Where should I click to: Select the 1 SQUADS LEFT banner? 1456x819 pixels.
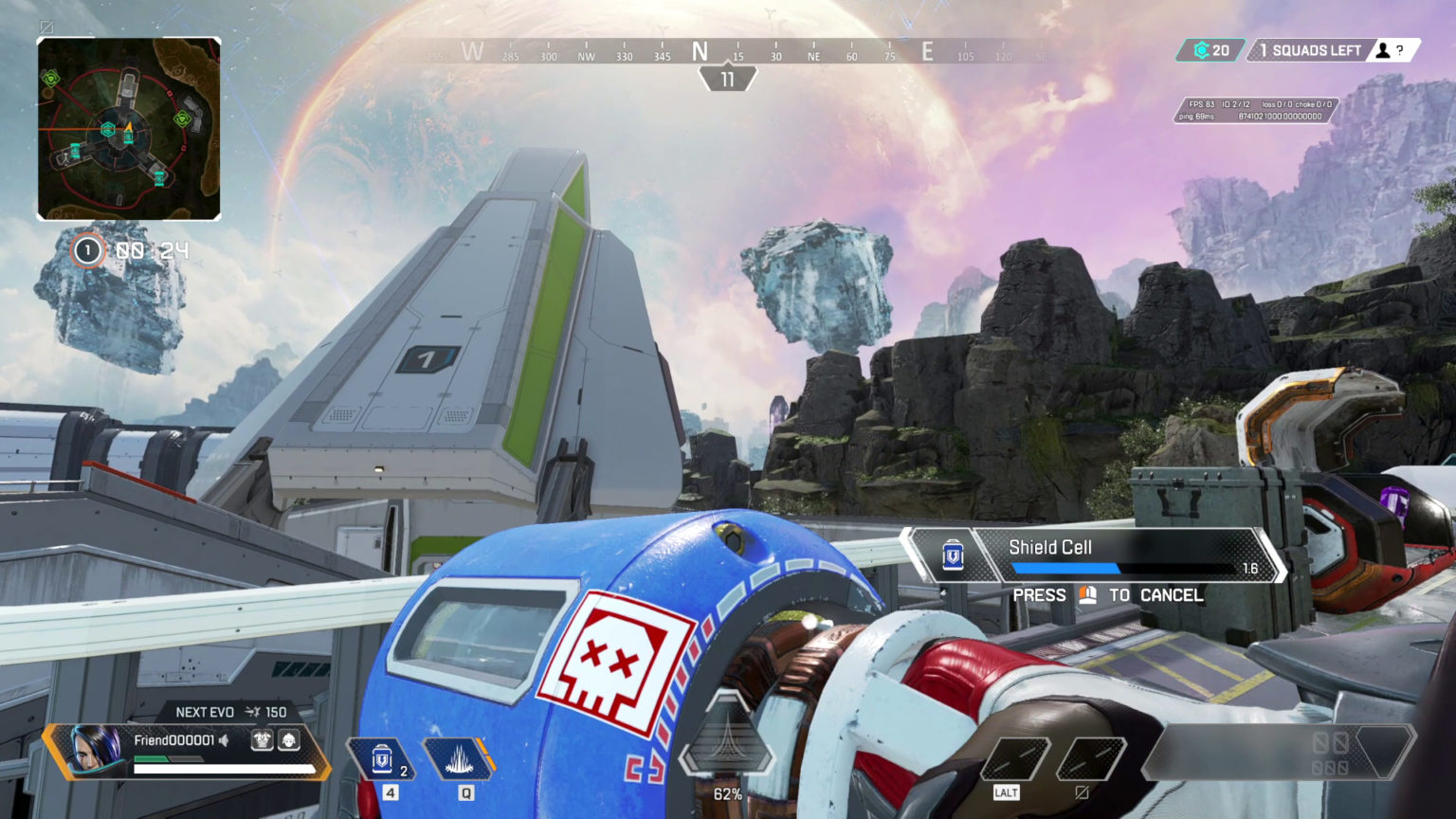click(1313, 50)
